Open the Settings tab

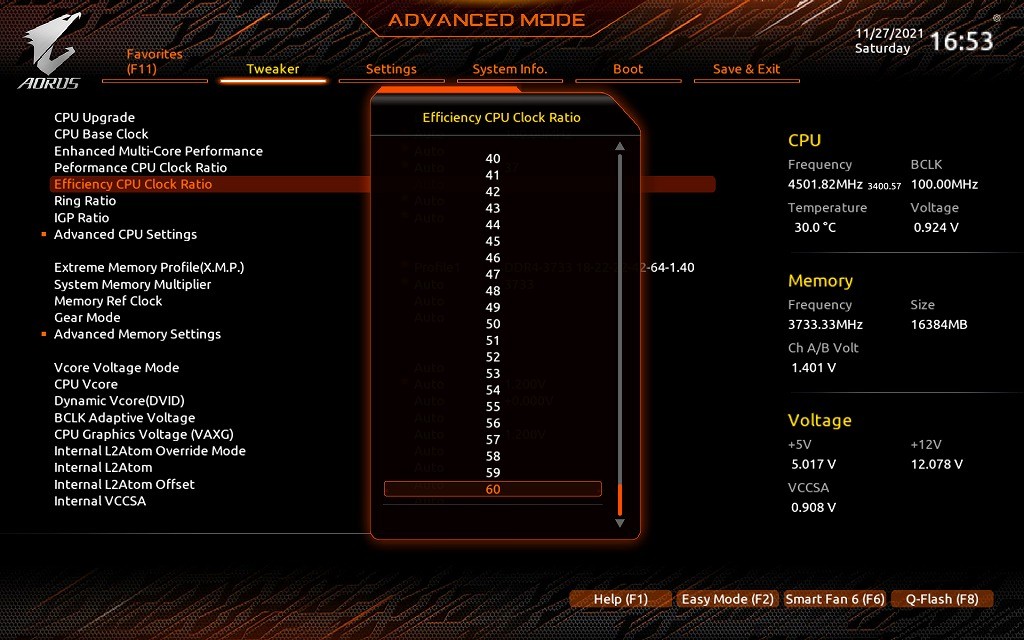coord(391,69)
